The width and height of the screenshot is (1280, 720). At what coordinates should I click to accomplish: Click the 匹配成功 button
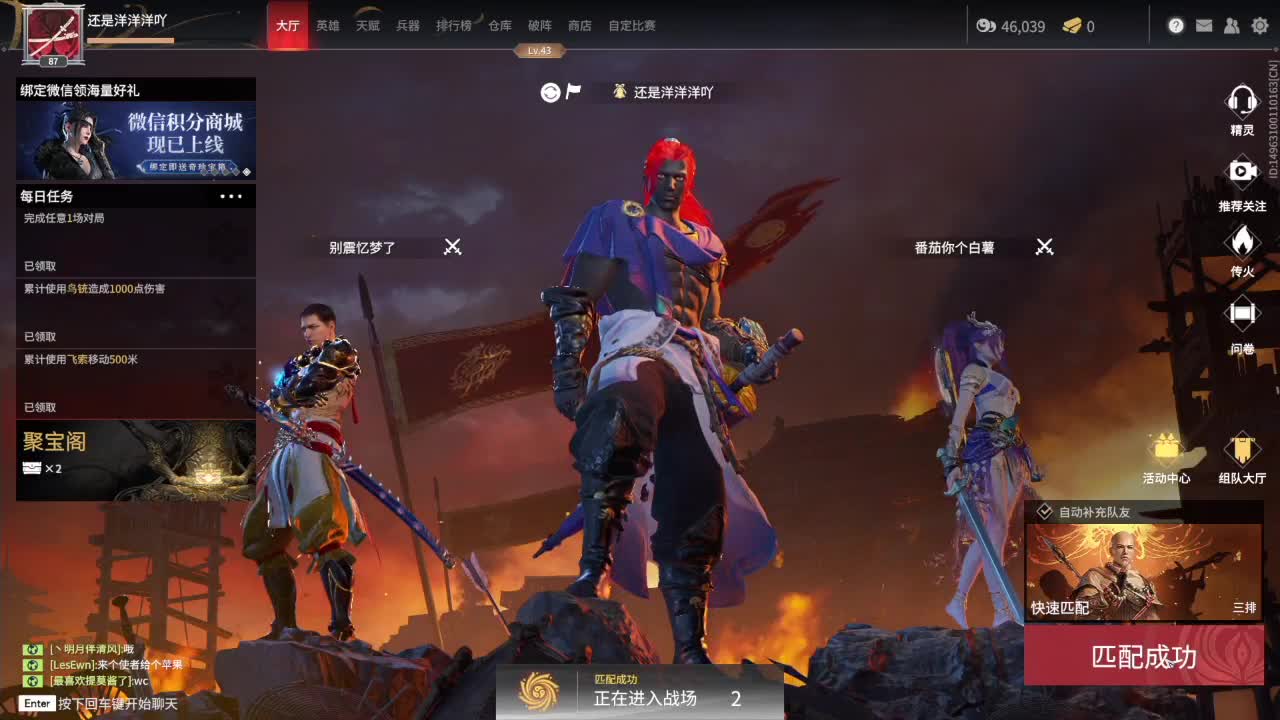coord(1144,656)
